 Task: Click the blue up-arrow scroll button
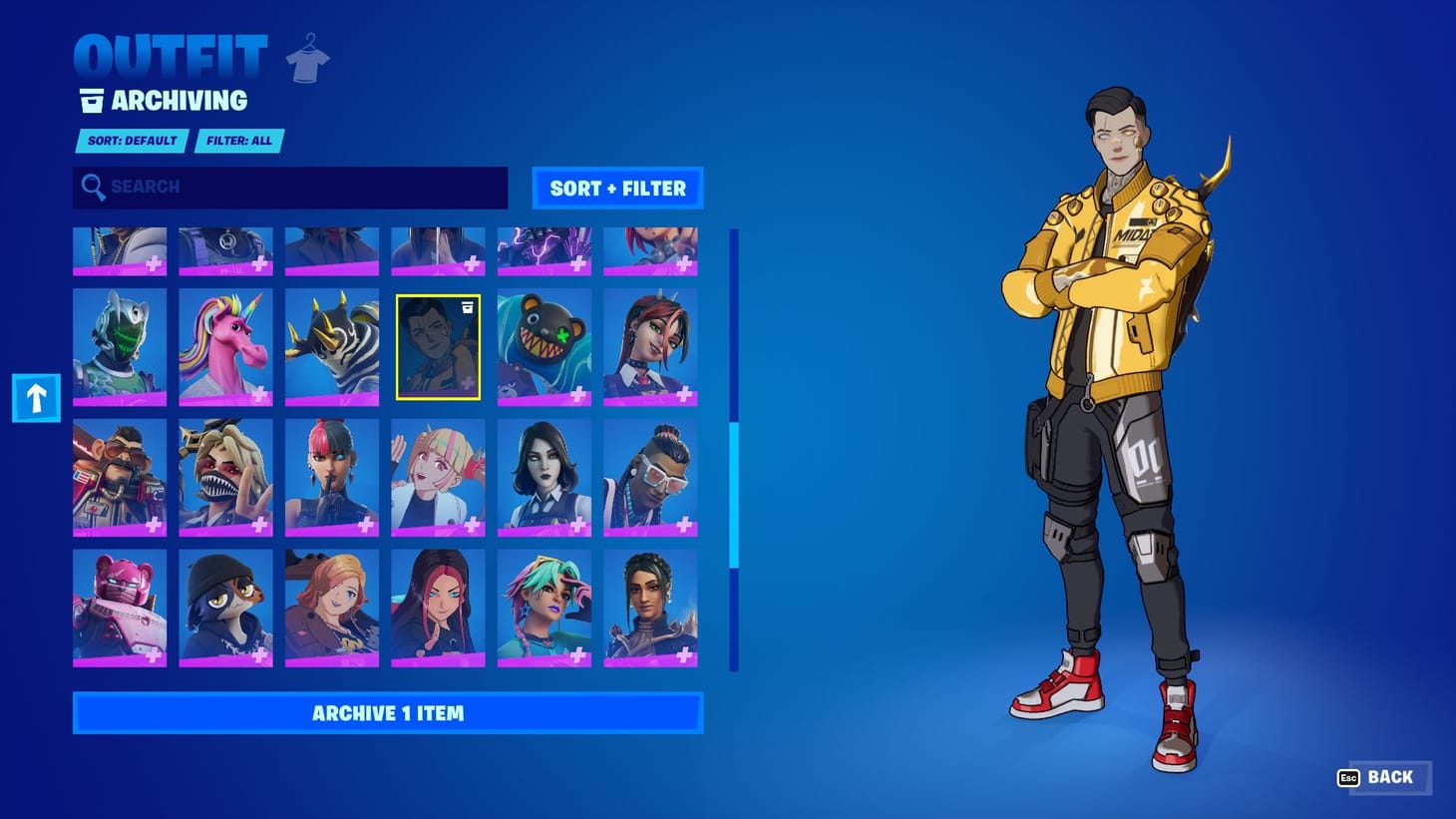point(35,396)
